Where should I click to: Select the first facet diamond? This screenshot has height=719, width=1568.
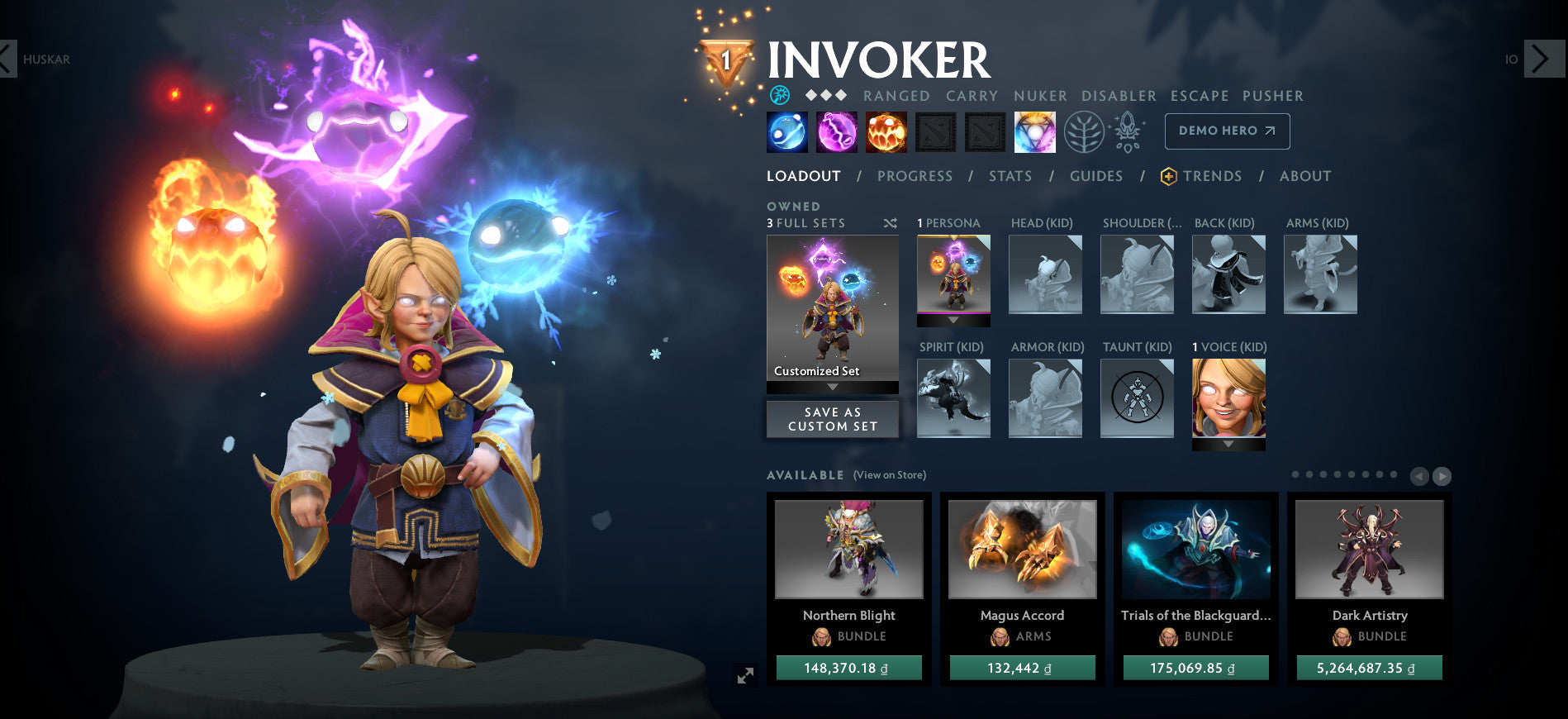pyautogui.click(x=810, y=95)
